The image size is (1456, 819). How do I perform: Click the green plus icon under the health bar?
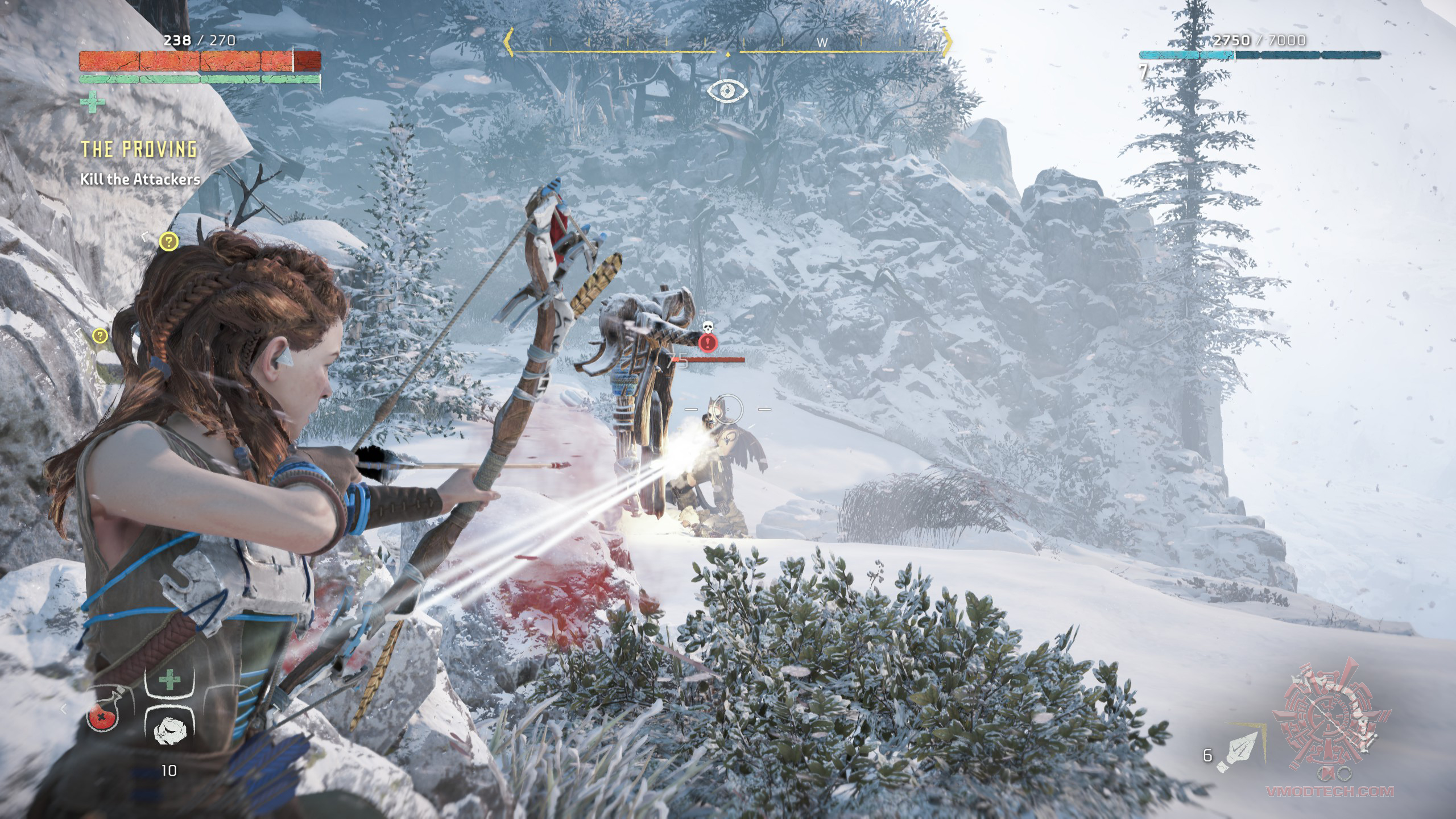(x=93, y=102)
